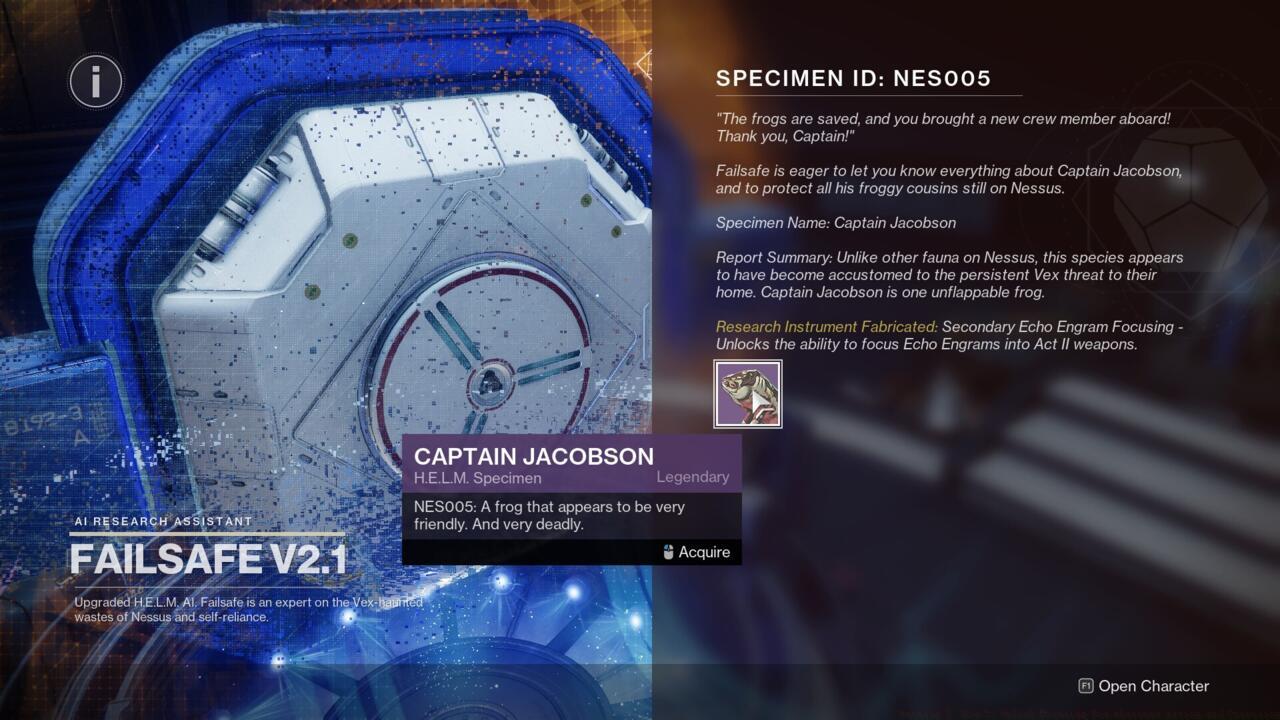The image size is (1280, 720).
Task: Click the Specimen ID: NES005 header
Action: point(851,77)
